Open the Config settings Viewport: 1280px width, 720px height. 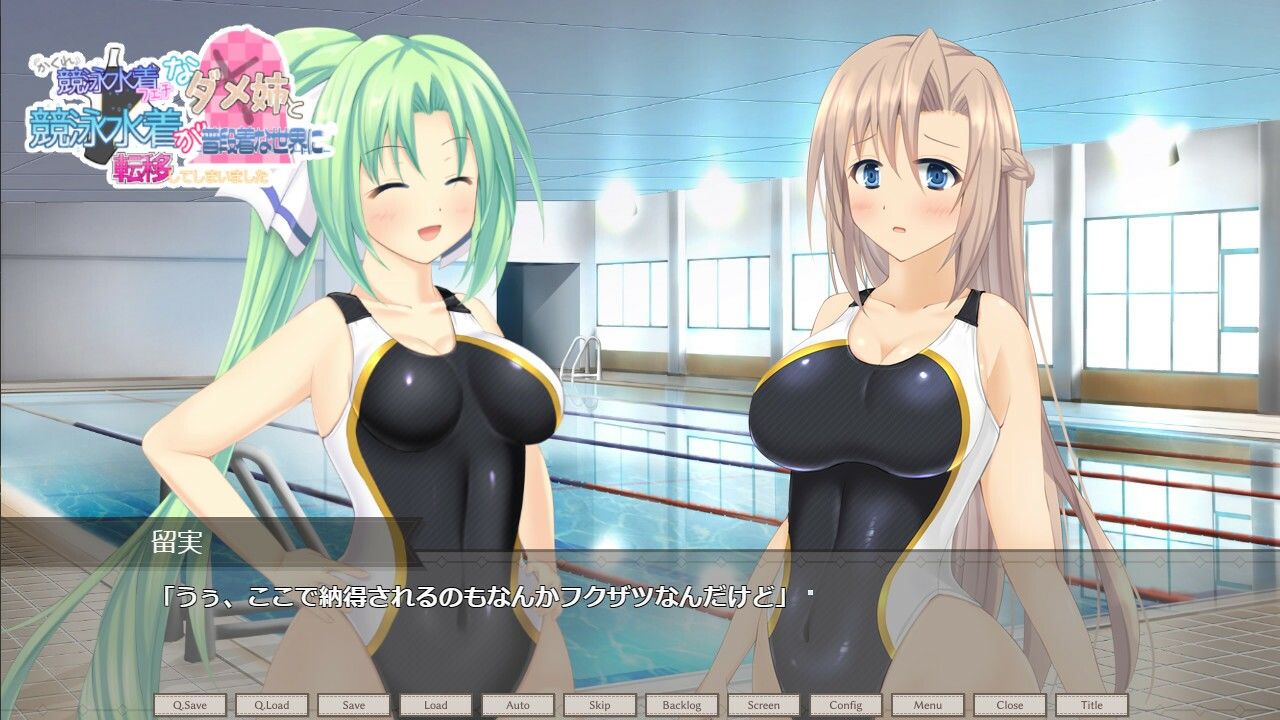tap(846, 705)
